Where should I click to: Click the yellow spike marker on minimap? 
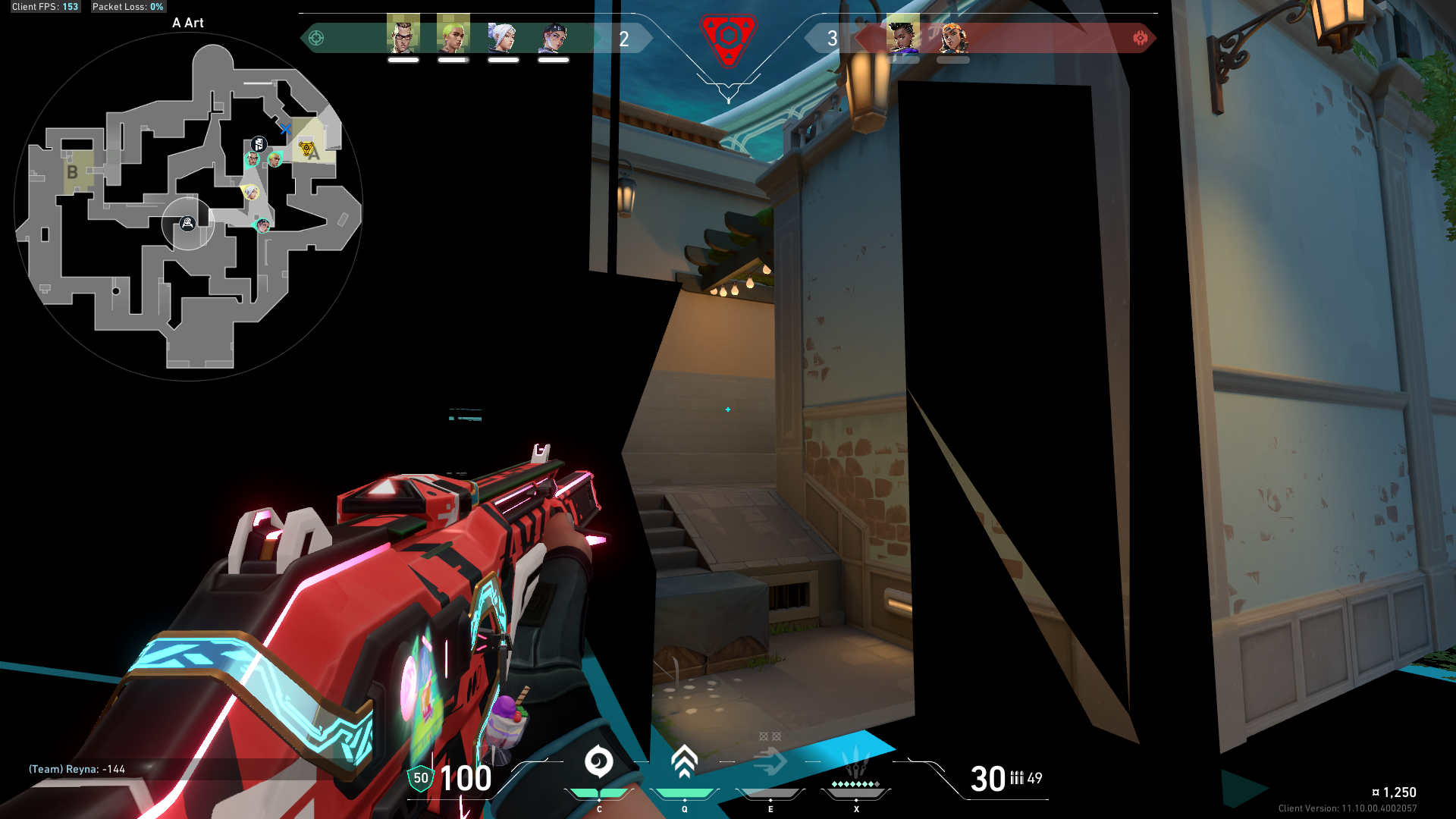click(x=306, y=149)
